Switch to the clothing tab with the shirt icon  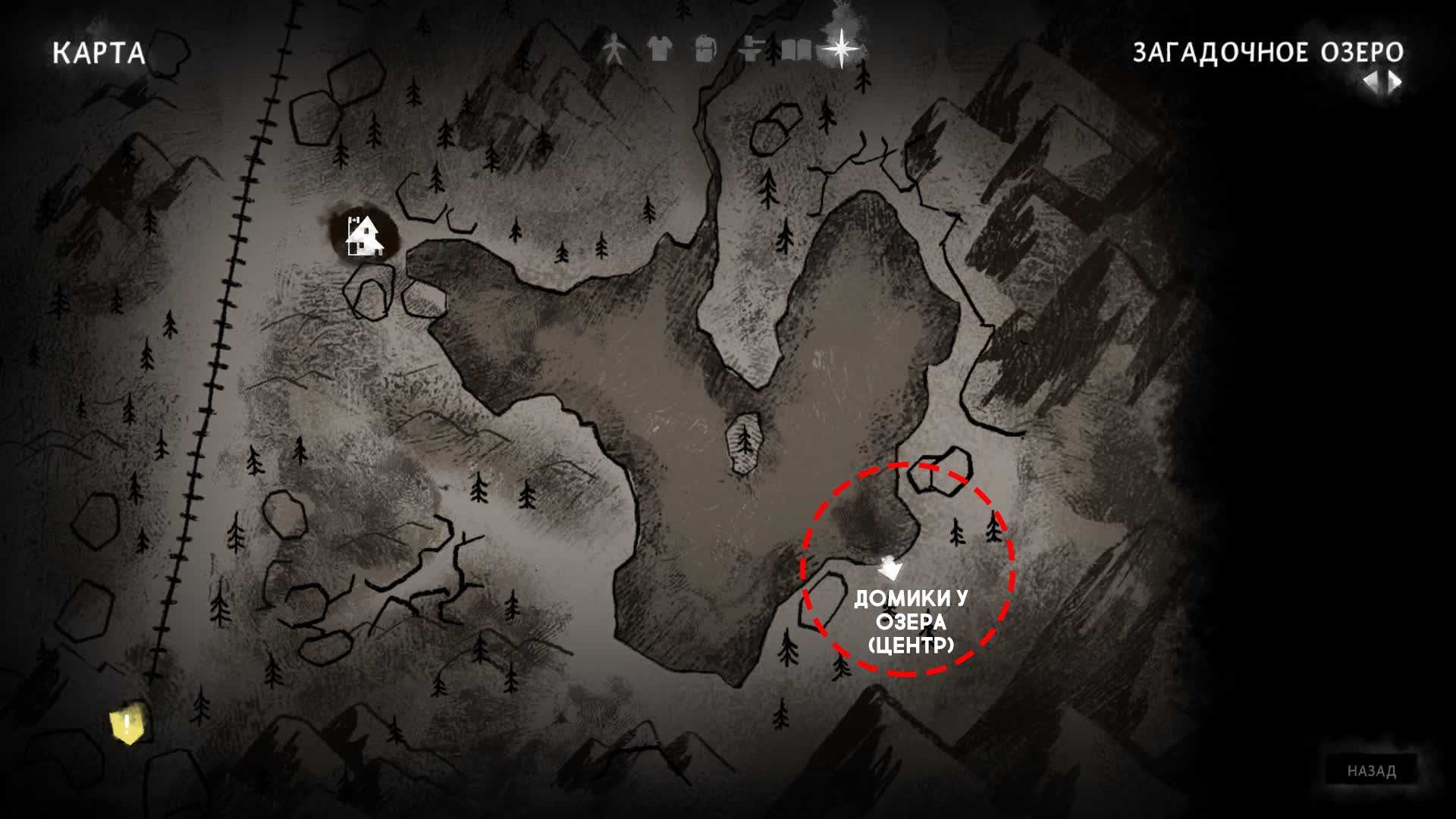[x=660, y=50]
